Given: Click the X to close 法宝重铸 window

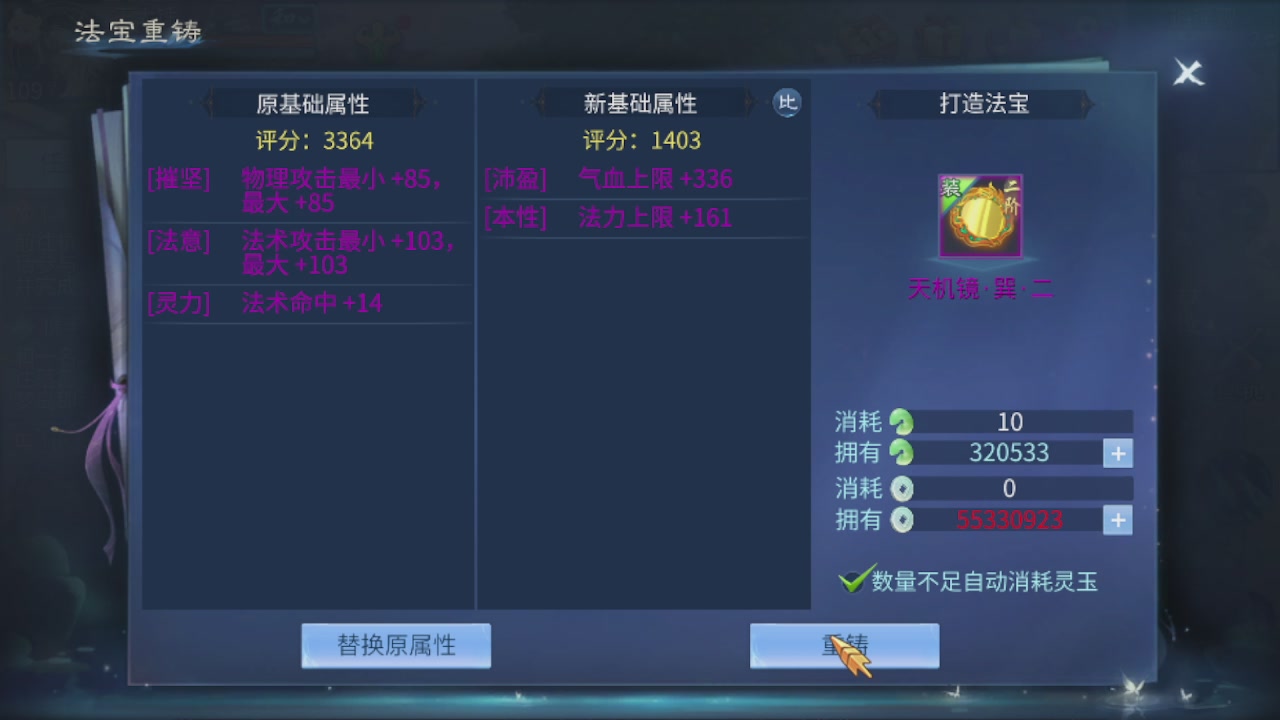Looking at the screenshot, I should [1187, 73].
